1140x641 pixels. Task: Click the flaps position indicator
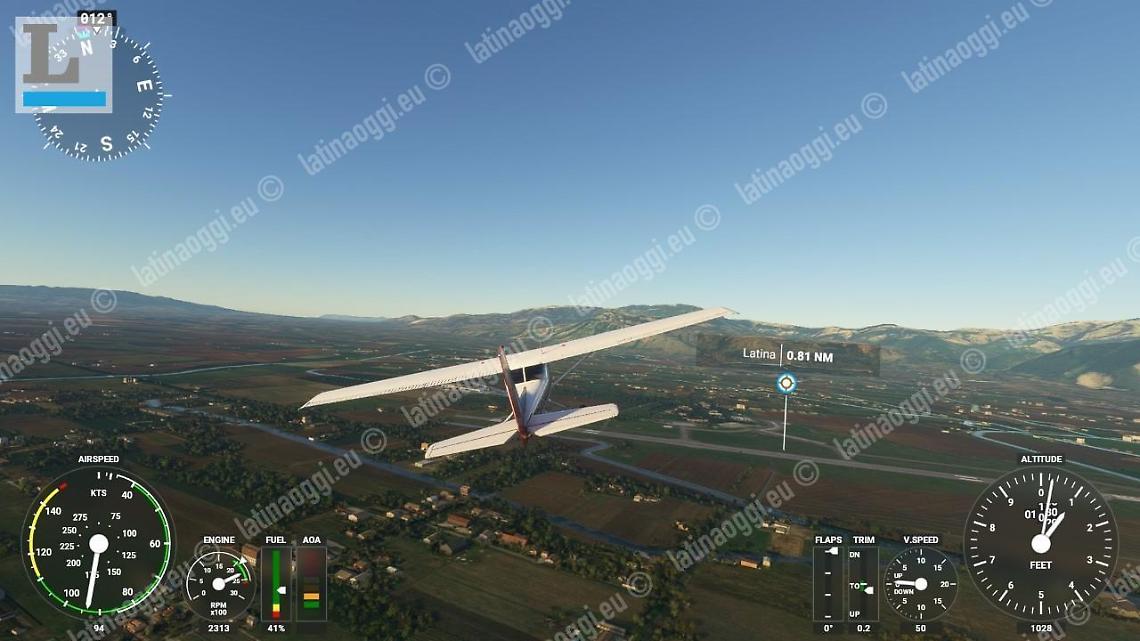coord(828,584)
